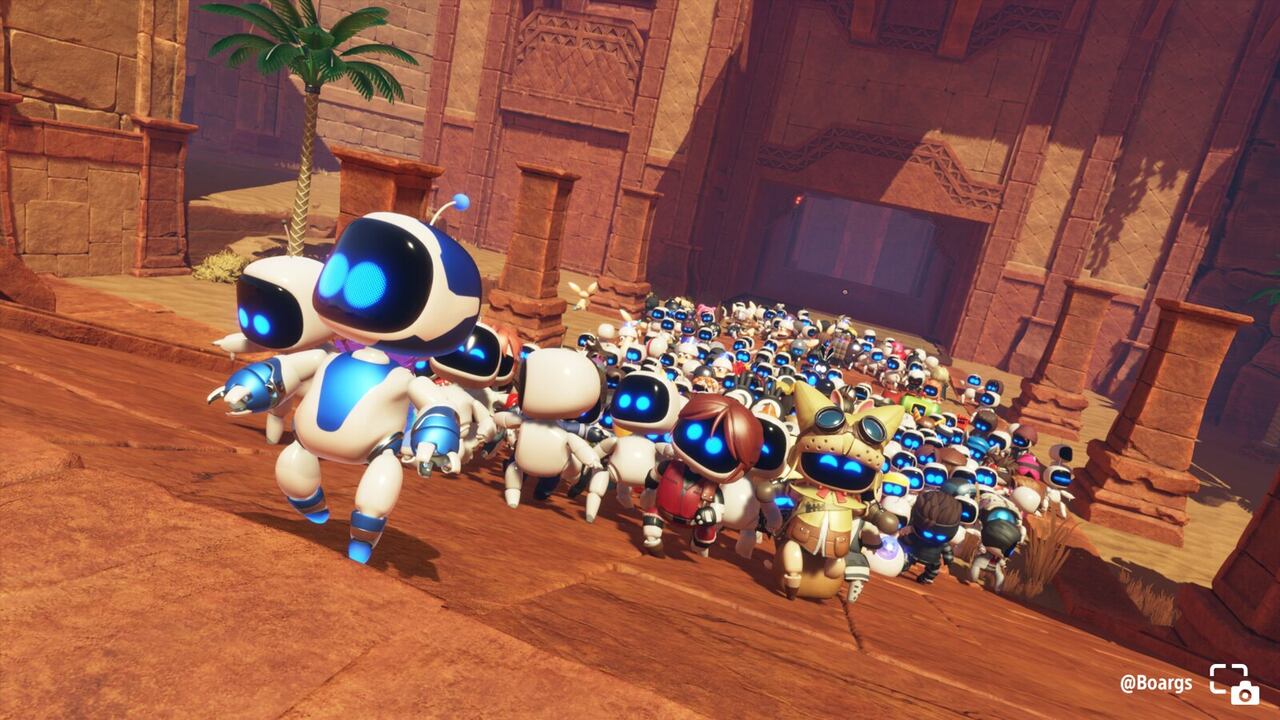The height and width of the screenshot is (720, 1280).
Task: Click the screenshot camera icon
Action: tap(1233, 684)
